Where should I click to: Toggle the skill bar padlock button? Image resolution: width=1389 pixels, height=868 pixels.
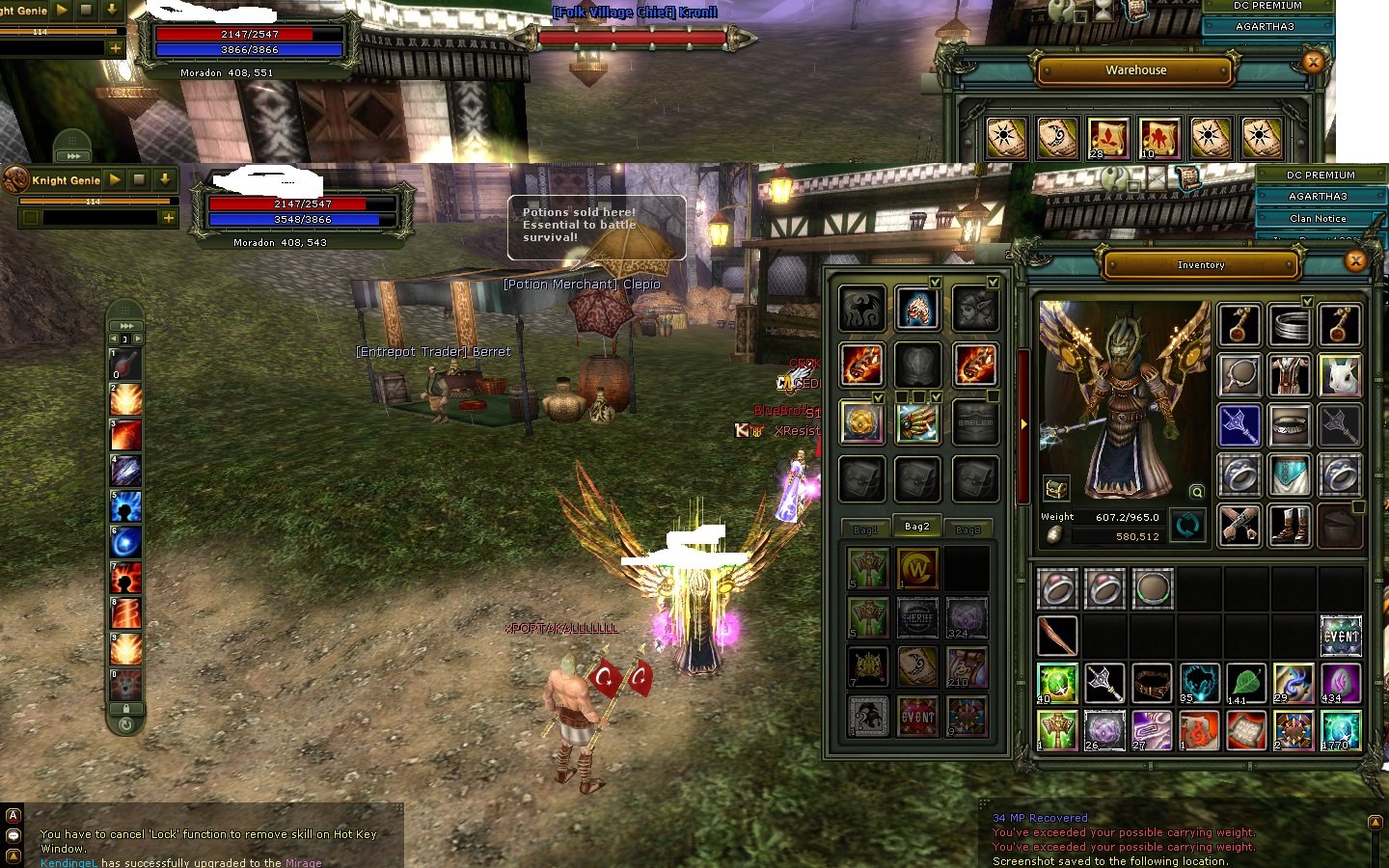pyautogui.click(x=126, y=708)
